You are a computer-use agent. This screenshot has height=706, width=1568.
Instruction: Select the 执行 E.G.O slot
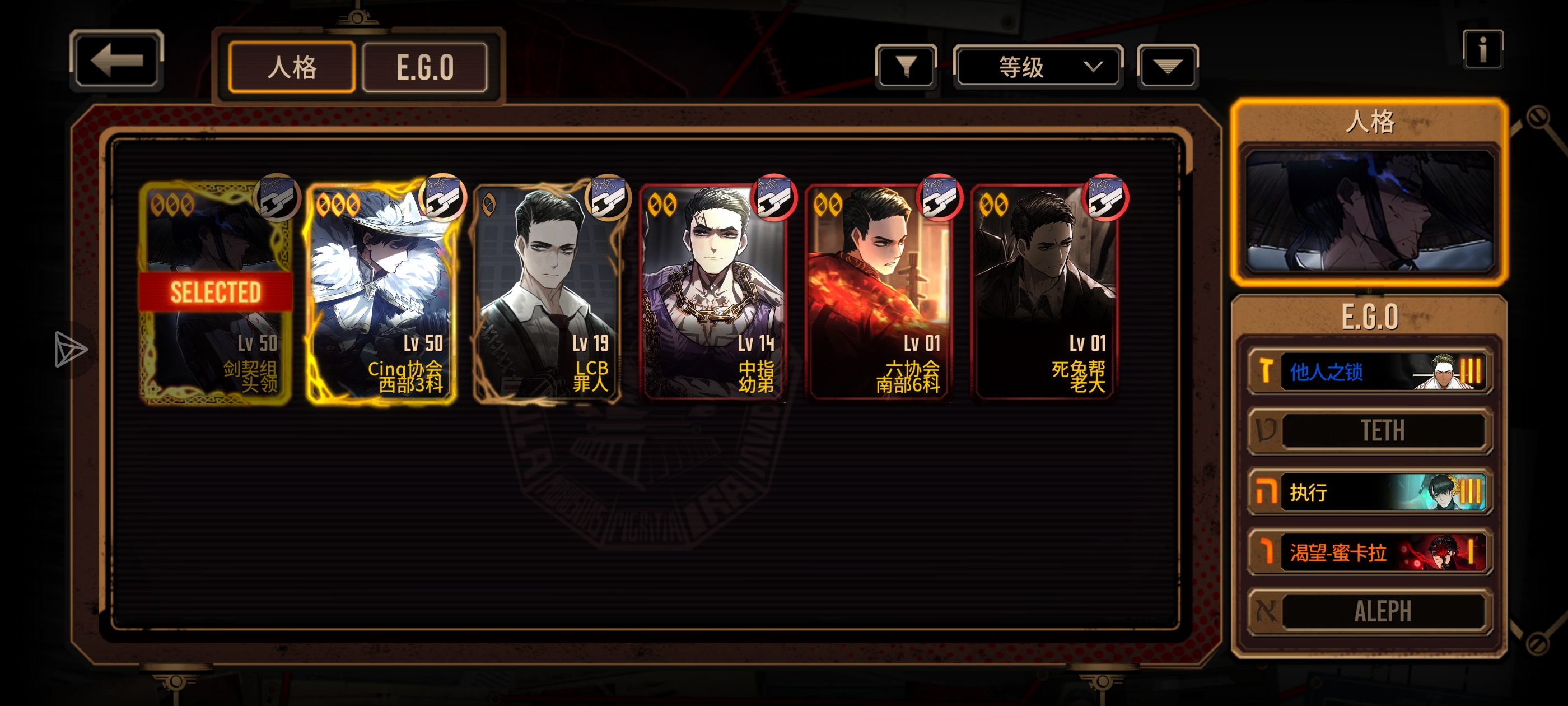pos(1369,491)
